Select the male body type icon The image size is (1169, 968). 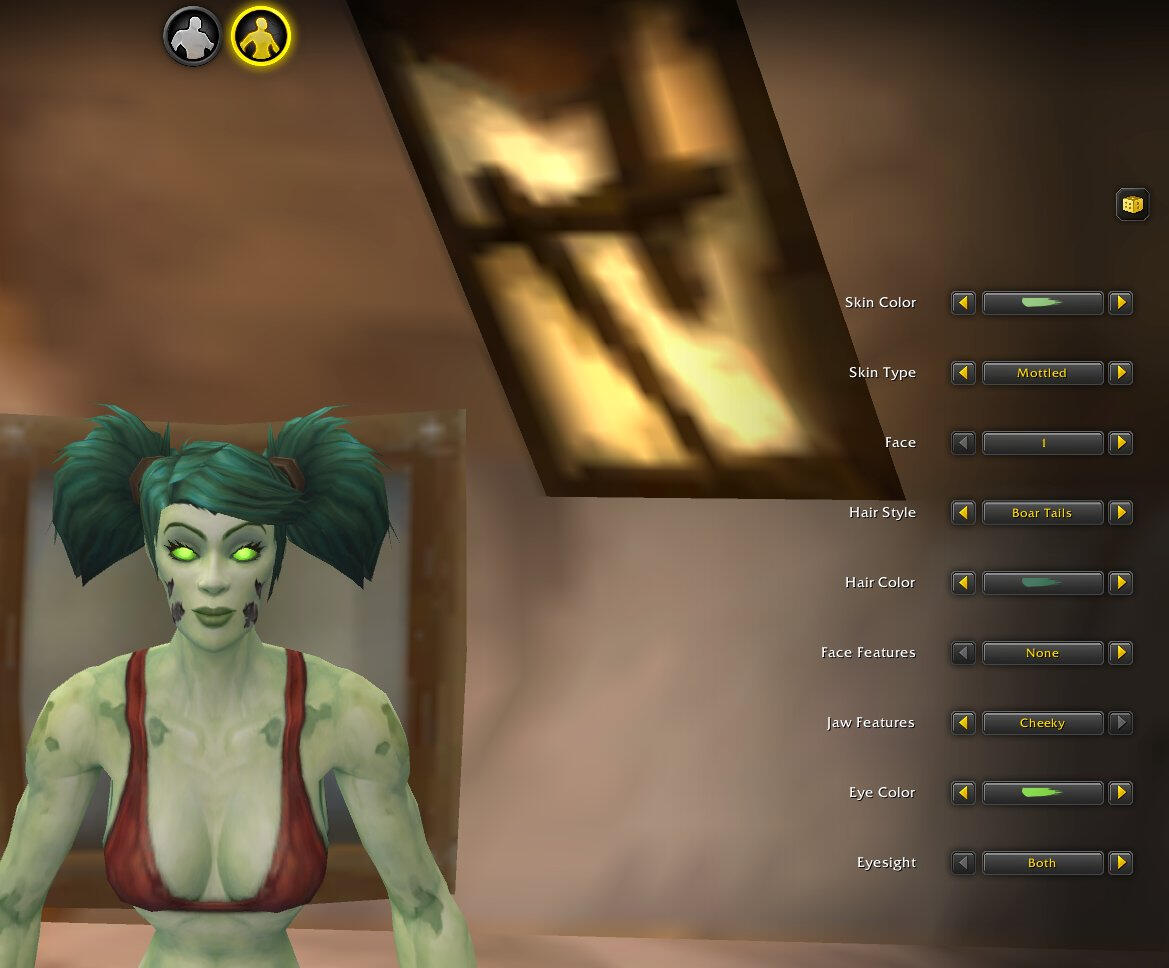coord(192,37)
